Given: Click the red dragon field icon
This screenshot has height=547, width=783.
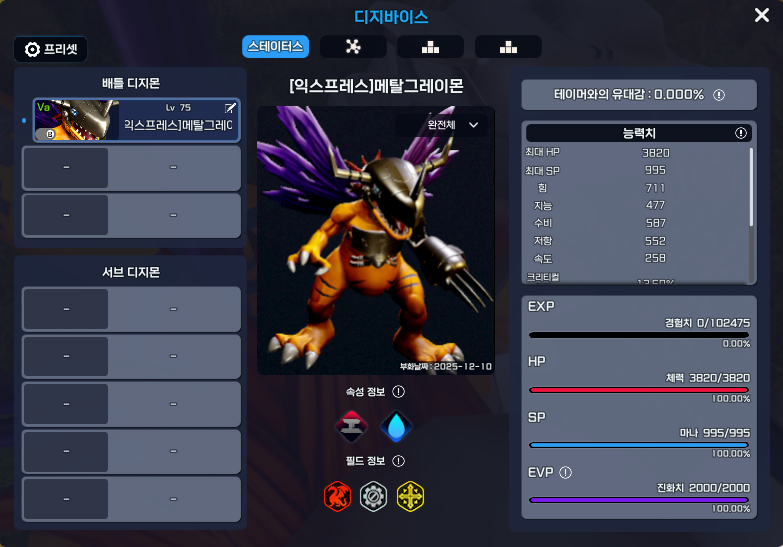Looking at the screenshot, I should 338,494.
